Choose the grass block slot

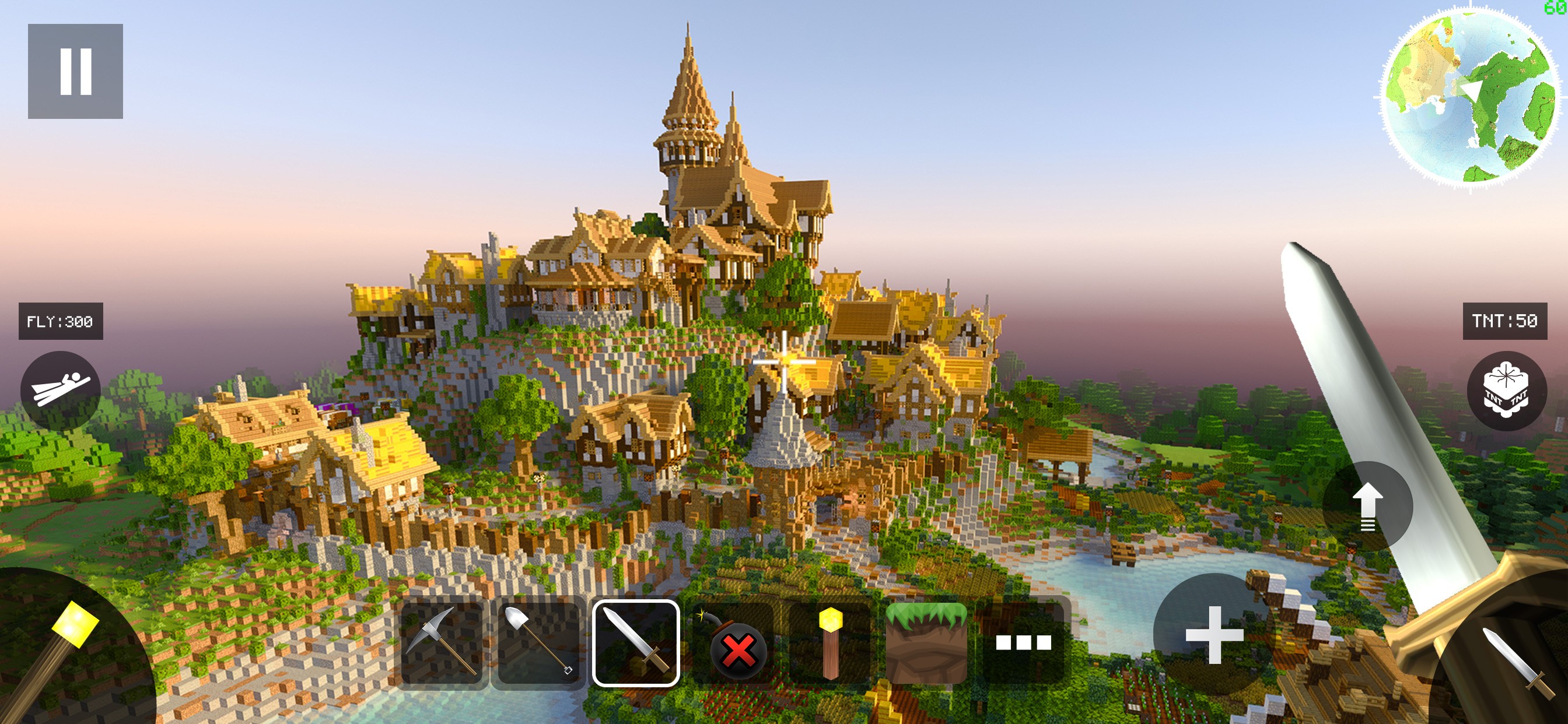pyautogui.click(x=926, y=642)
